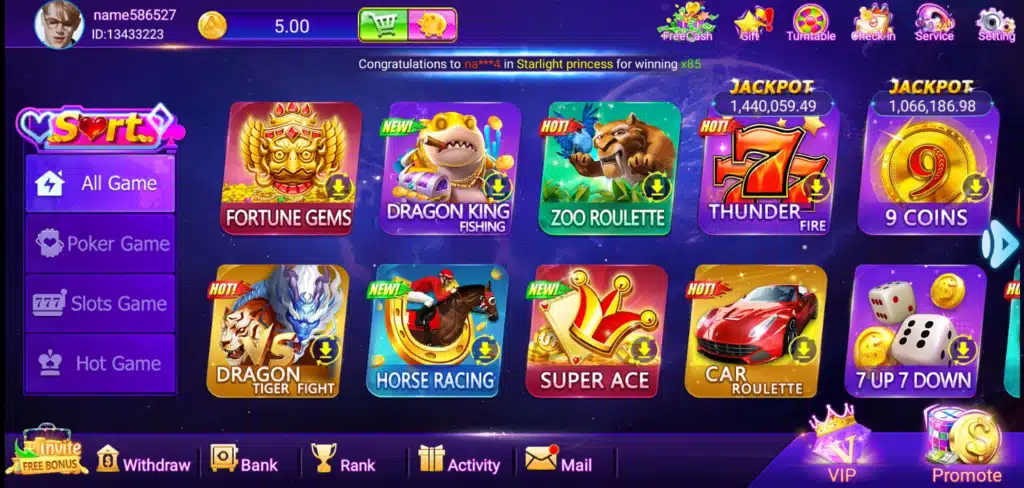Launch the Car Roulette game

[x=755, y=330]
